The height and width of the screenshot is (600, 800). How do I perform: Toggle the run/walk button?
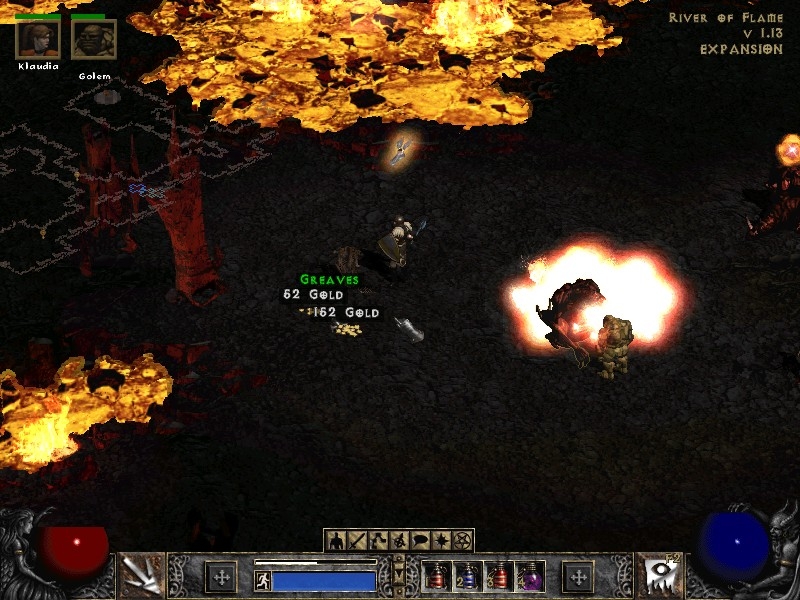[x=263, y=581]
